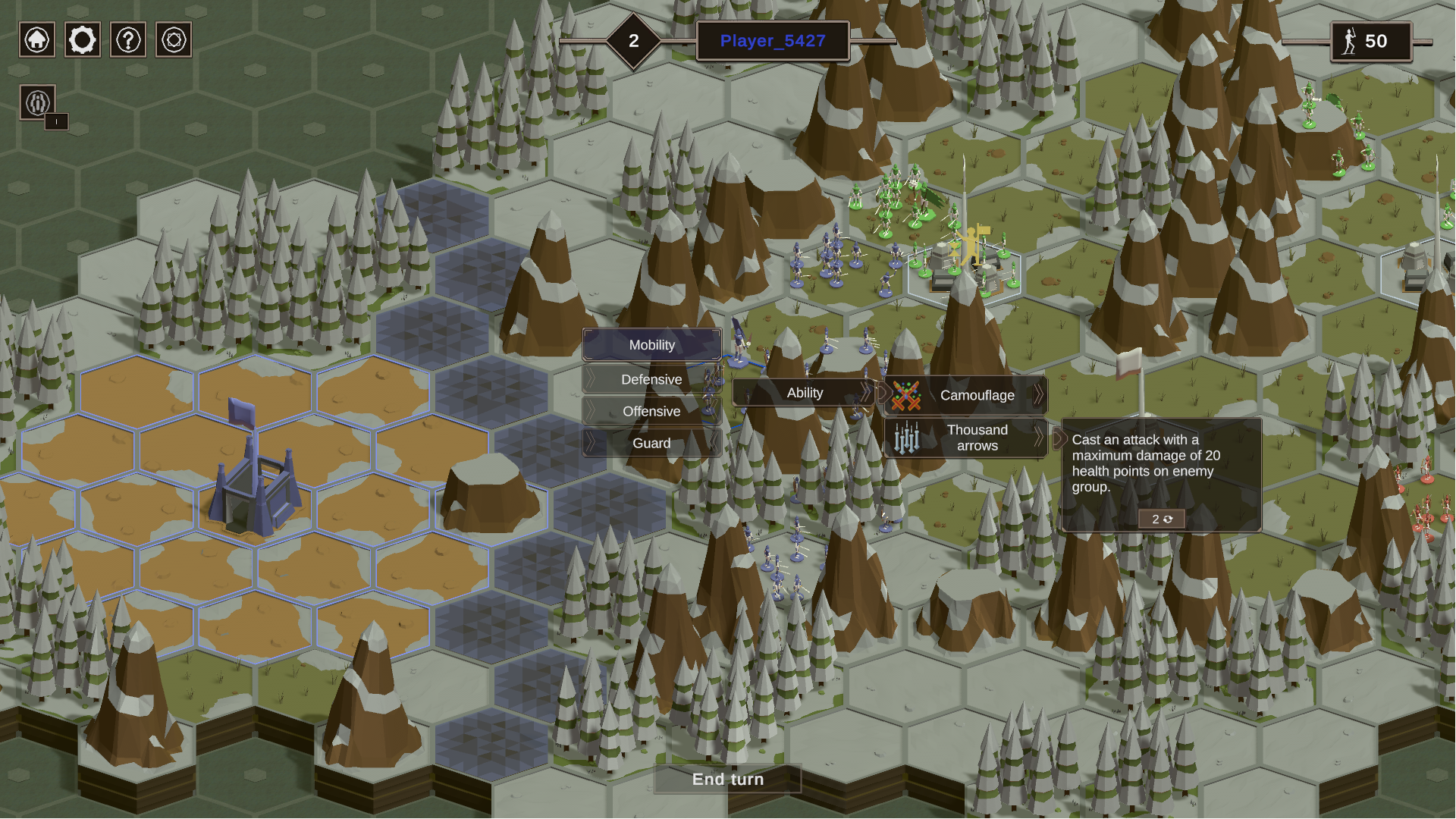Select the Offensive stance option
The height and width of the screenshot is (819, 1456).
pyautogui.click(x=651, y=411)
